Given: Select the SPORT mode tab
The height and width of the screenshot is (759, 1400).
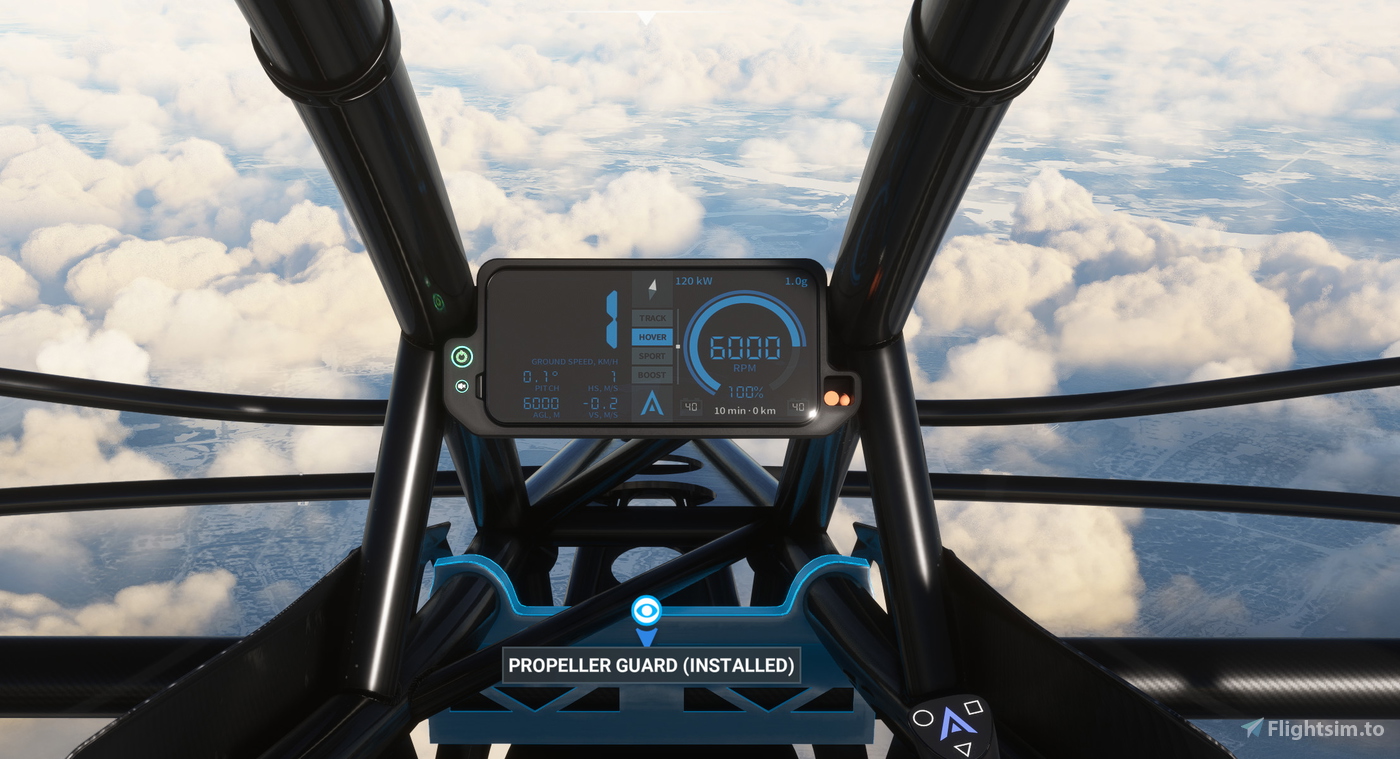Looking at the screenshot, I should coord(651,356).
